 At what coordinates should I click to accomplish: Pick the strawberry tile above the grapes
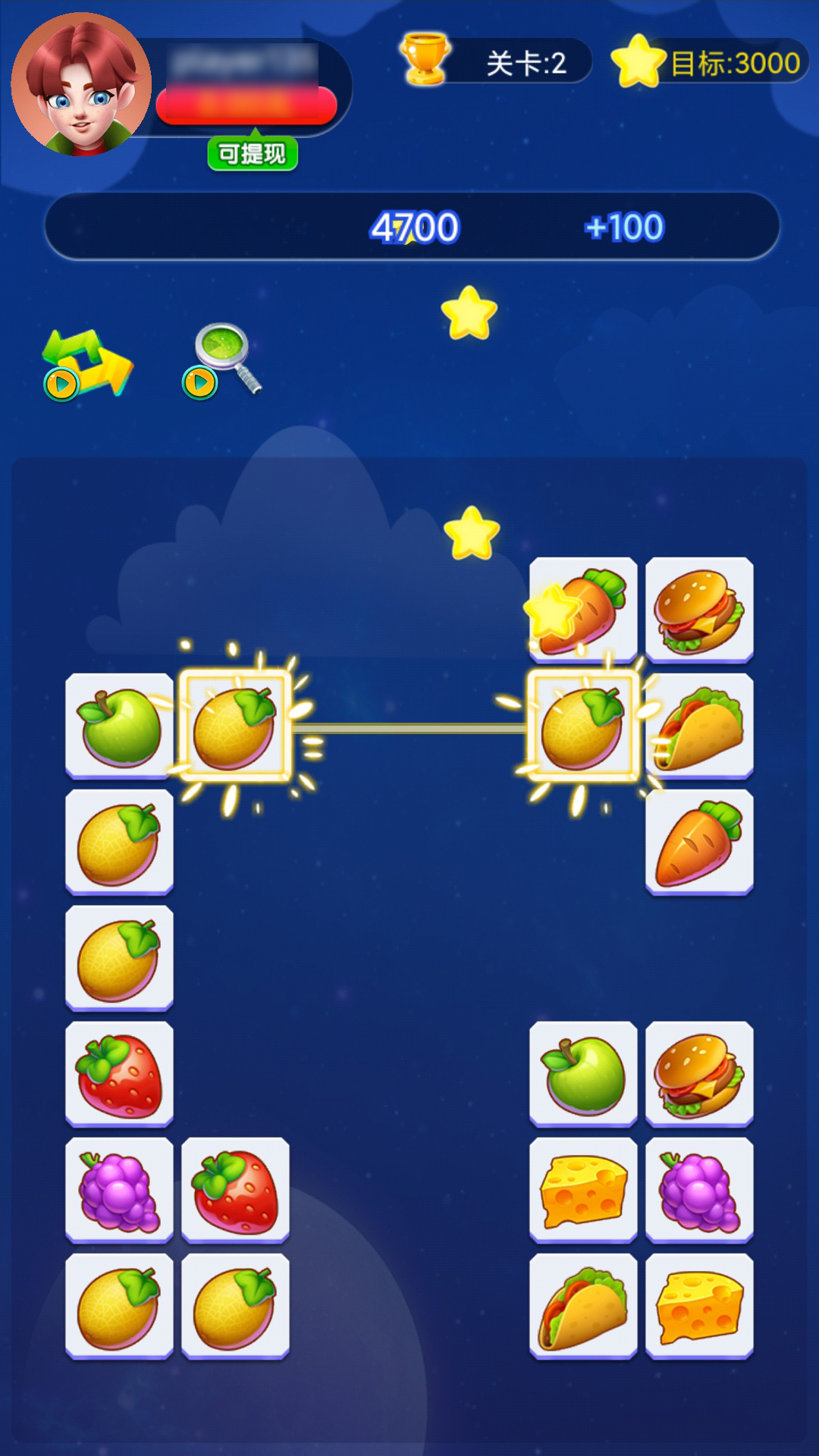[x=120, y=1075]
